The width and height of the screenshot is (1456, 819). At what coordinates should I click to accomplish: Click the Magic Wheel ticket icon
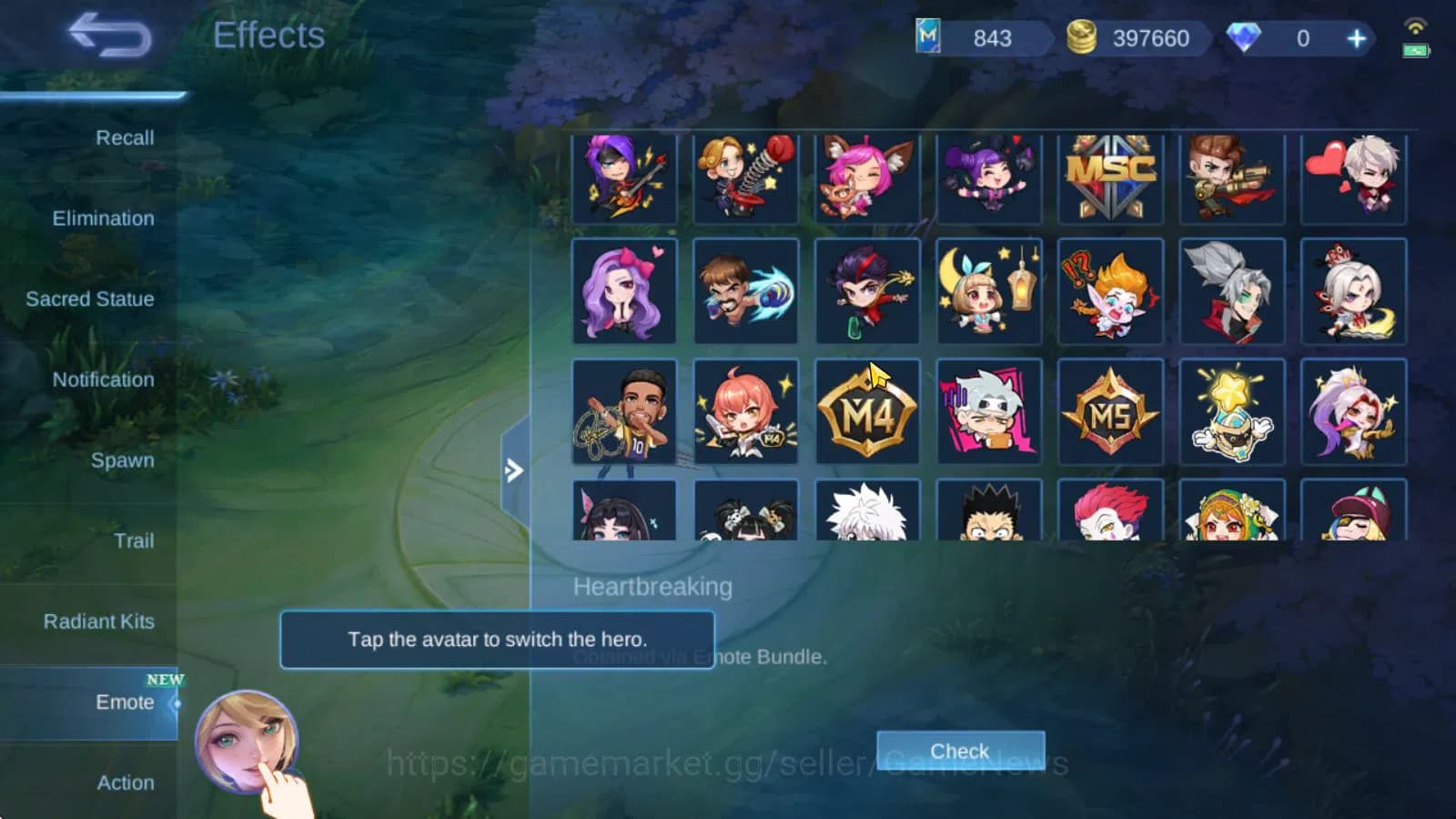click(929, 38)
